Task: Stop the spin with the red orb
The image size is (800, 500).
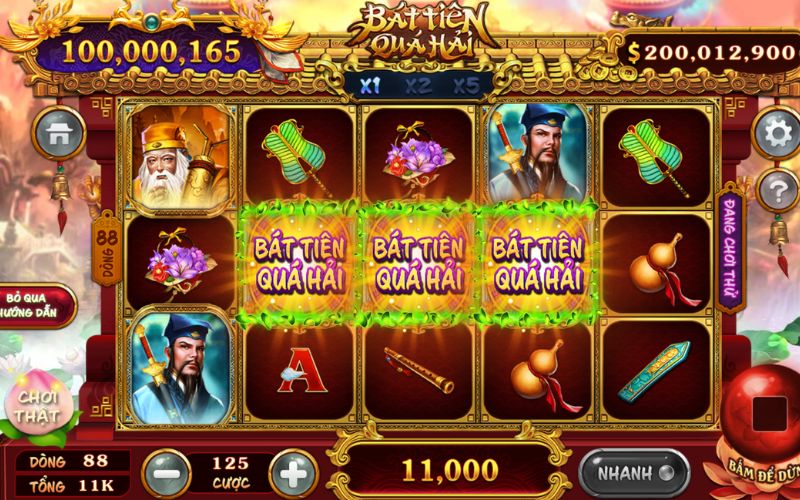Action: click(x=767, y=411)
